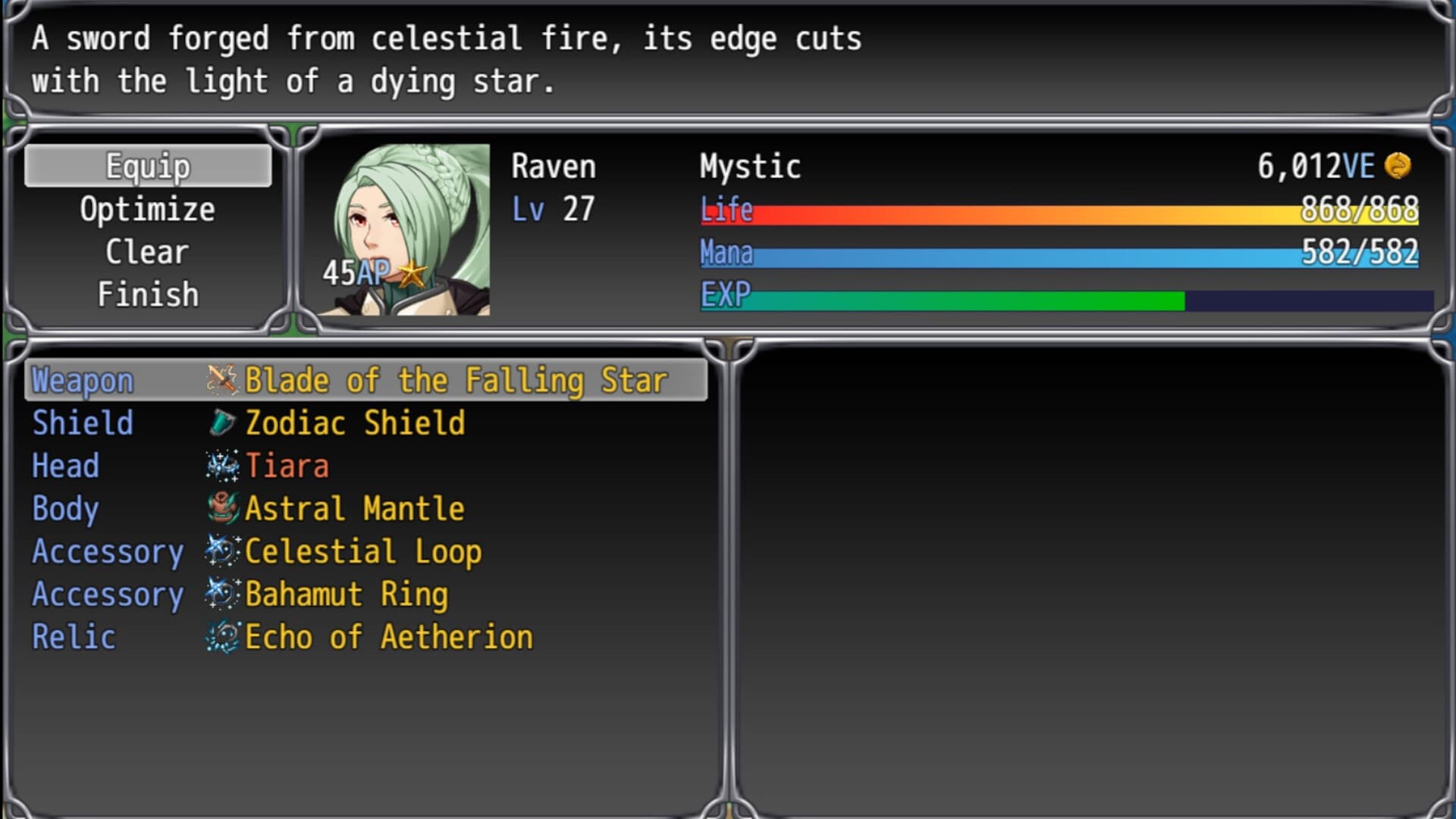Select the Zodiac Shield icon
Image resolution: width=1456 pixels, height=819 pixels.
(x=221, y=423)
